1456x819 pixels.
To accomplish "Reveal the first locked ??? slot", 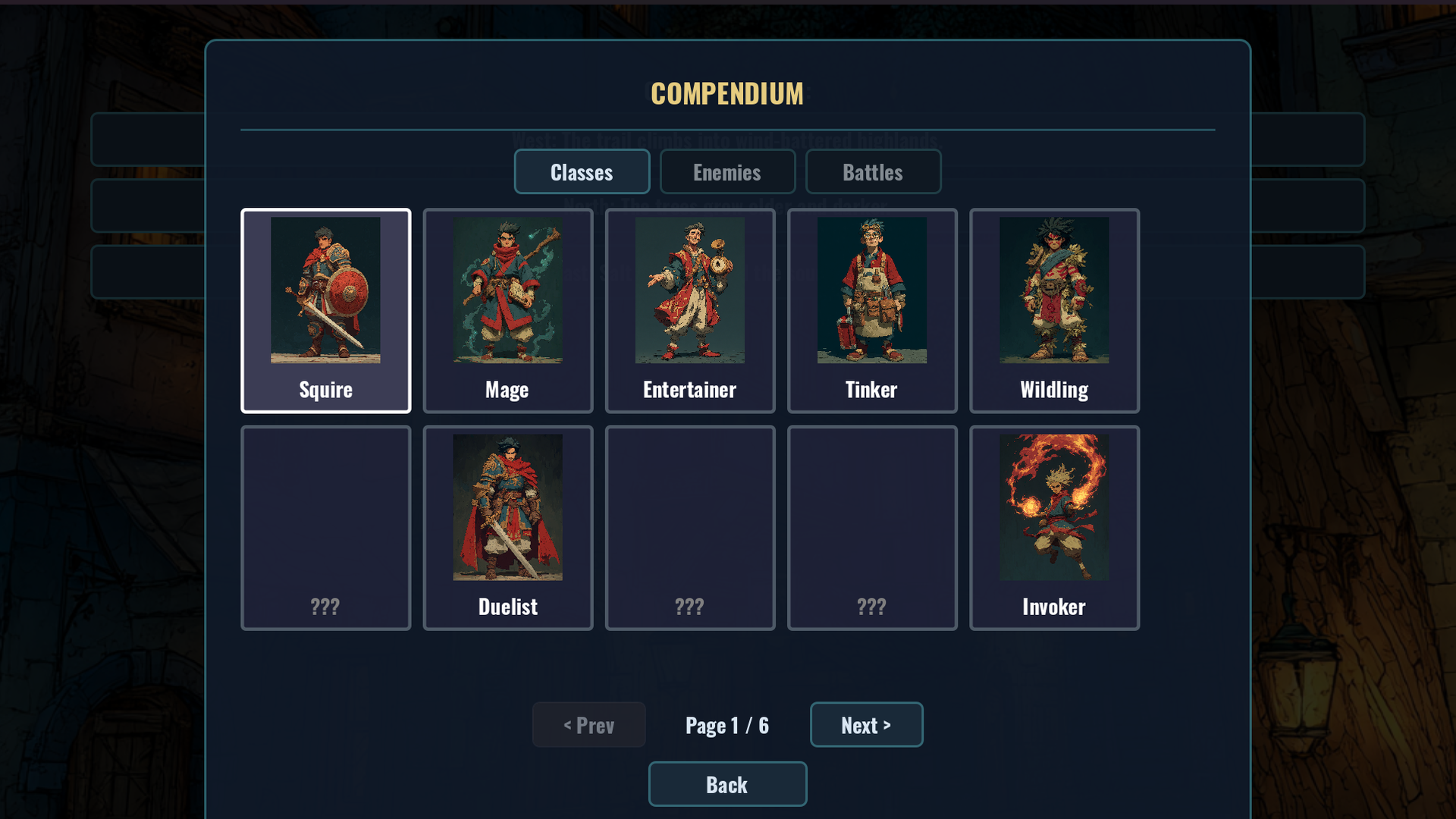I will click(x=325, y=527).
